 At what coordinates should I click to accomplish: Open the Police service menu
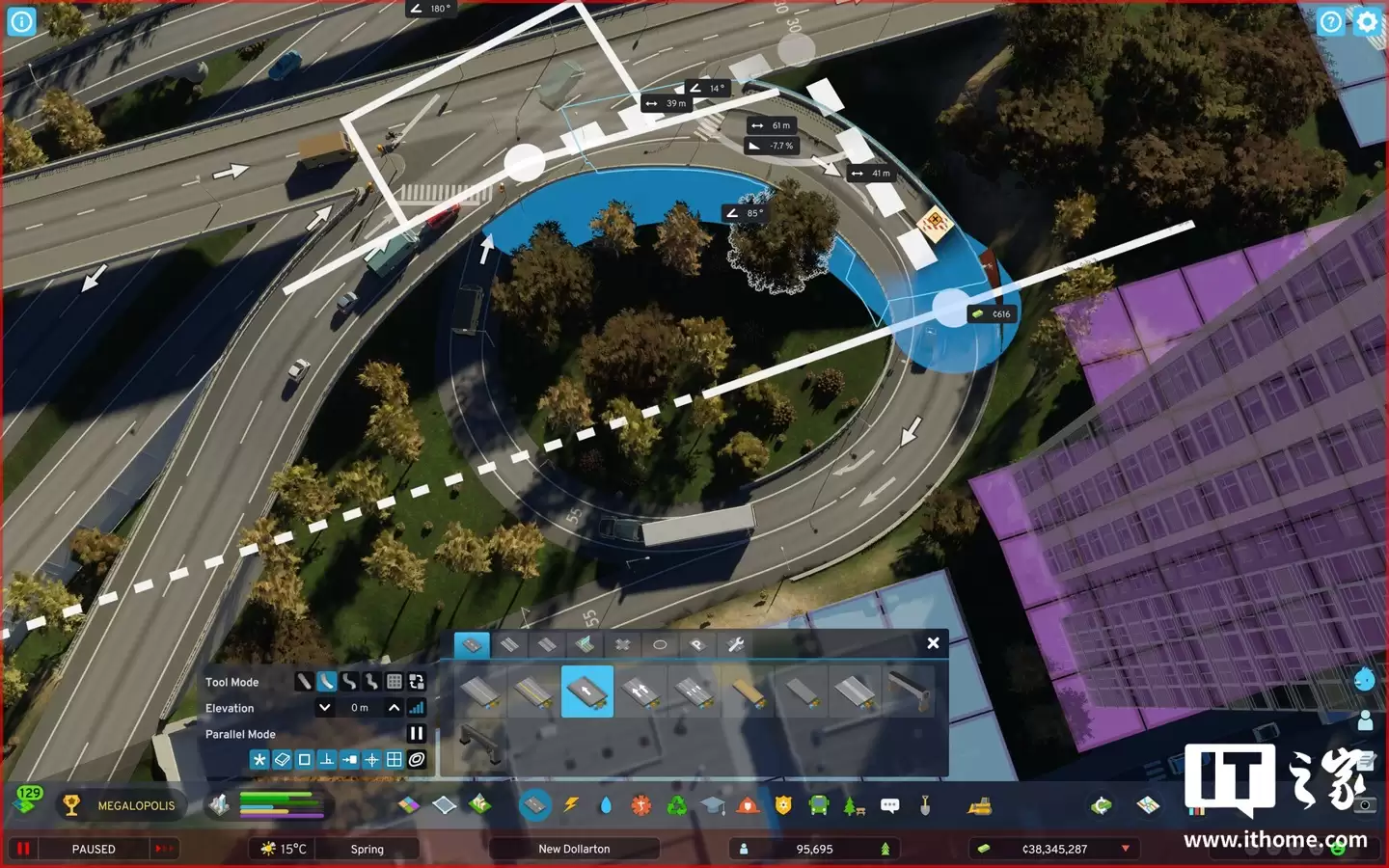782,805
